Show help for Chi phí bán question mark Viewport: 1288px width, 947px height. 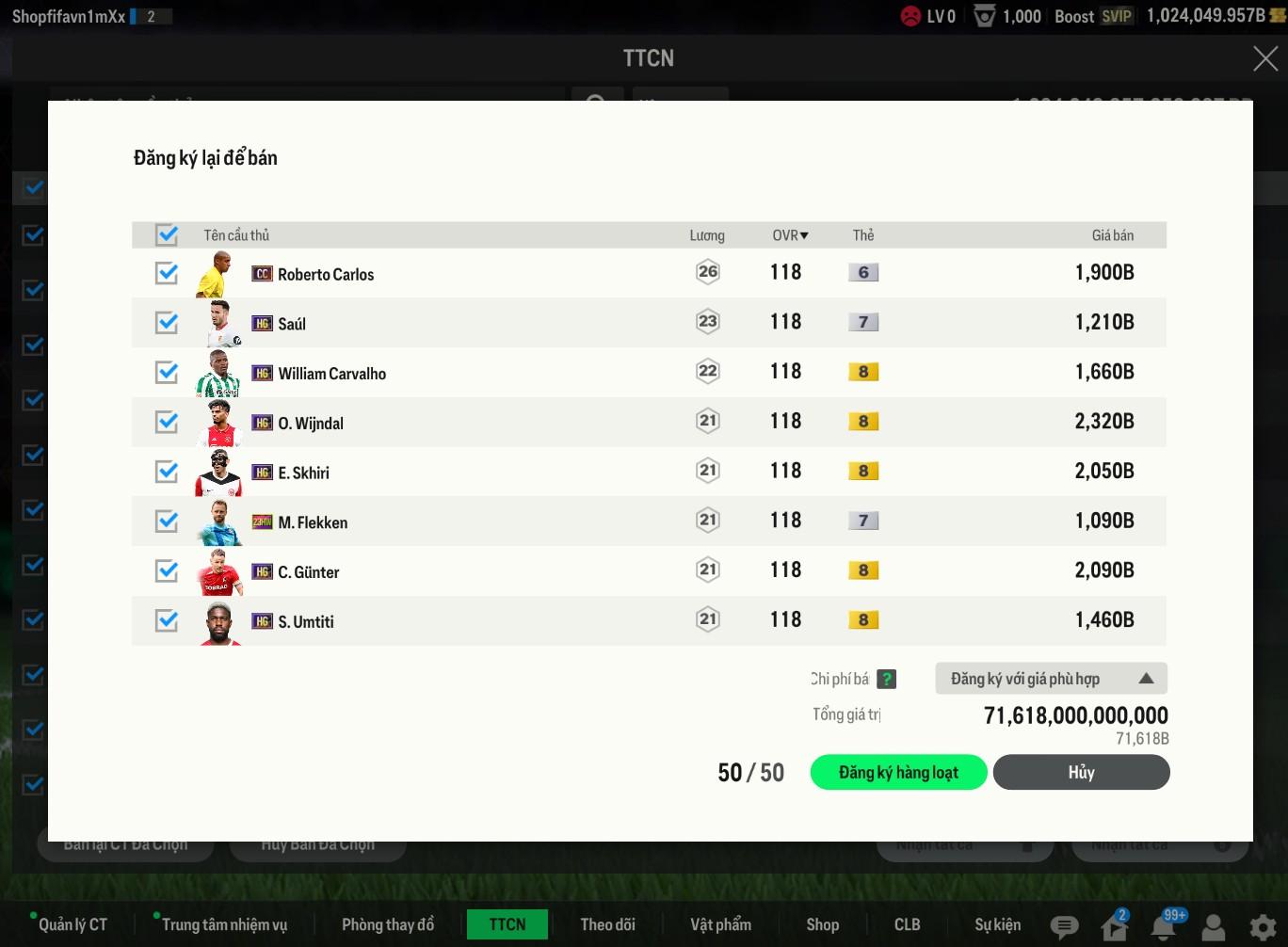886,679
